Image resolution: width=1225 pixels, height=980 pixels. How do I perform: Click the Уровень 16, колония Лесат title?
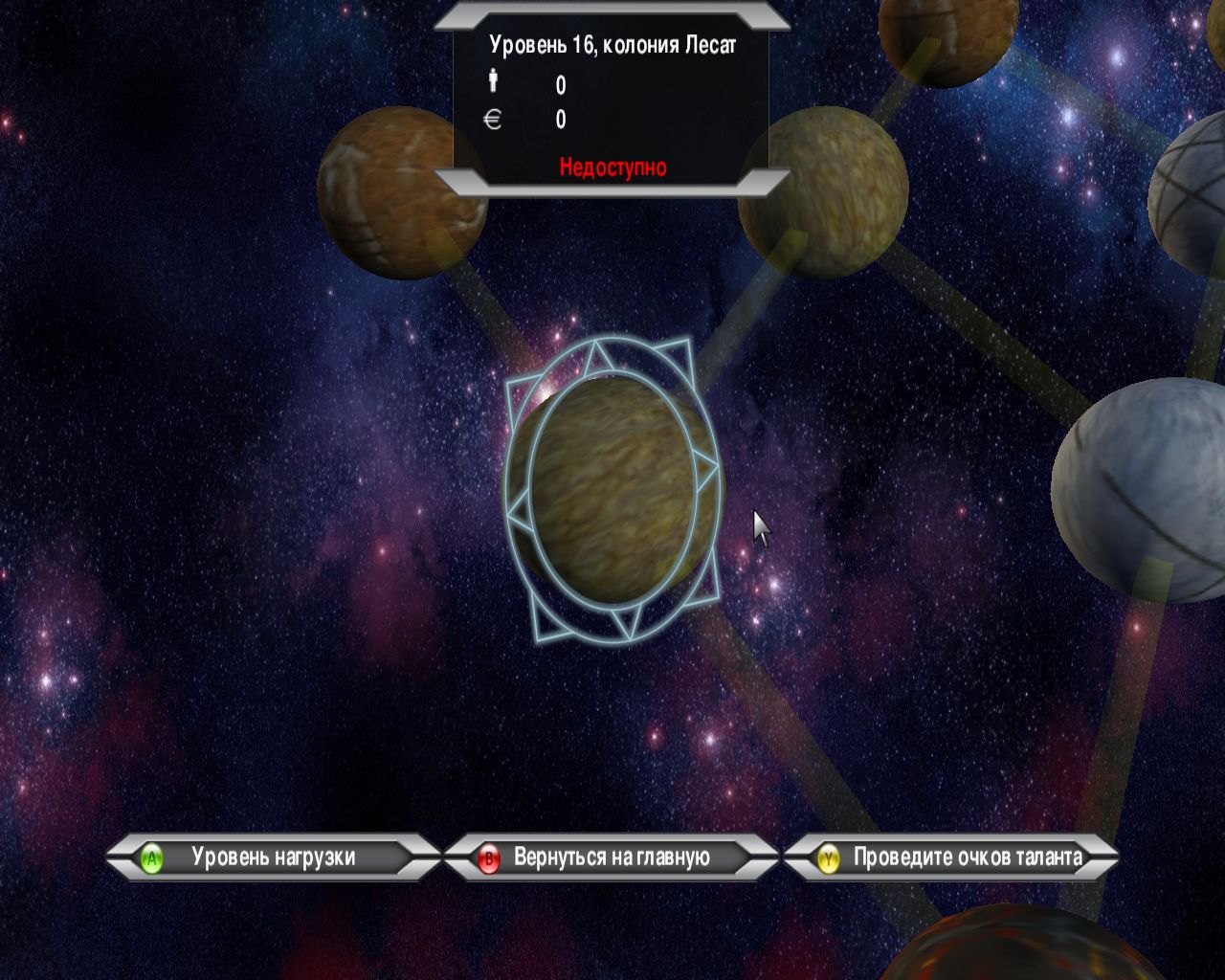click(x=612, y=42)
